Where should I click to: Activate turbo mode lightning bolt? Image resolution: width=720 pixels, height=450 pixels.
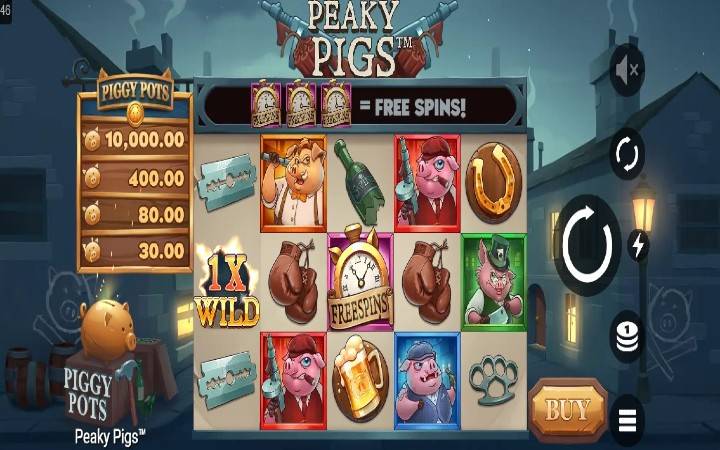[x=638, y=245]
